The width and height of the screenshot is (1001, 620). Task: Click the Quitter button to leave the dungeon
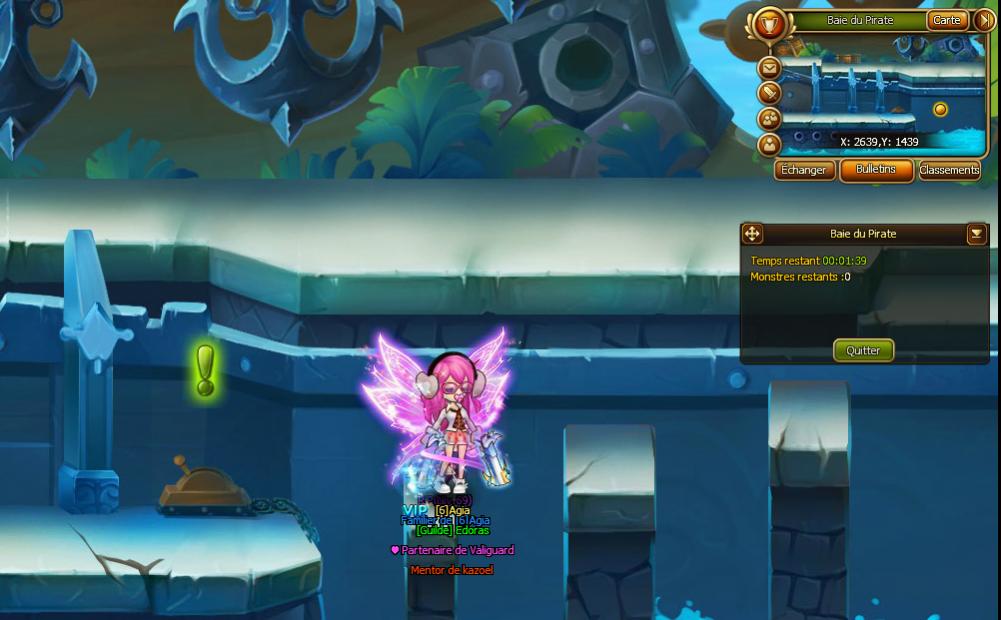coord(863,350)
